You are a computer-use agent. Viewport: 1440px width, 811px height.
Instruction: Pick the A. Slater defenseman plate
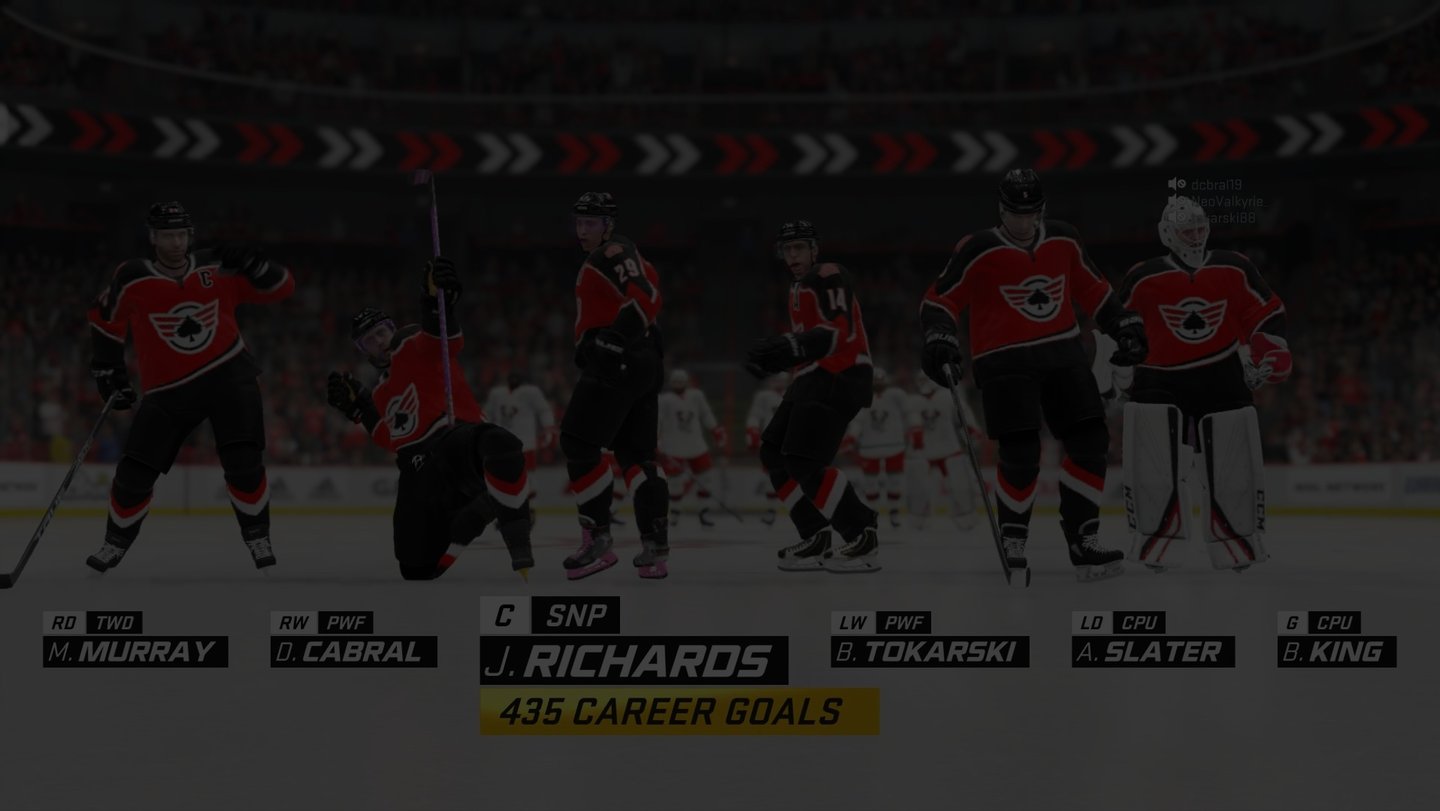(1152, 652)
